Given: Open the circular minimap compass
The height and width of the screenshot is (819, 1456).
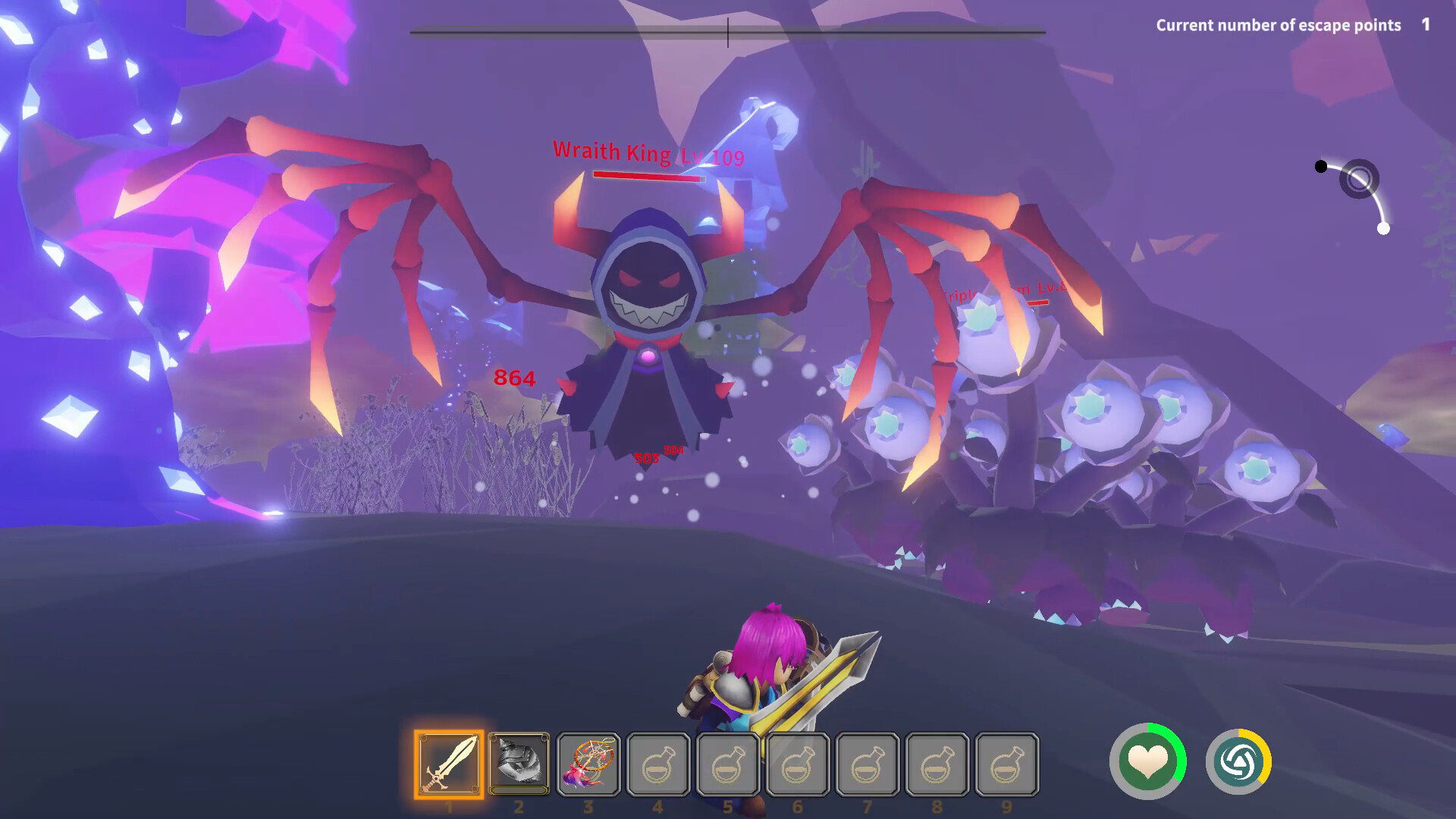Looking at the screenshot, I should [x=1360, y=180].
